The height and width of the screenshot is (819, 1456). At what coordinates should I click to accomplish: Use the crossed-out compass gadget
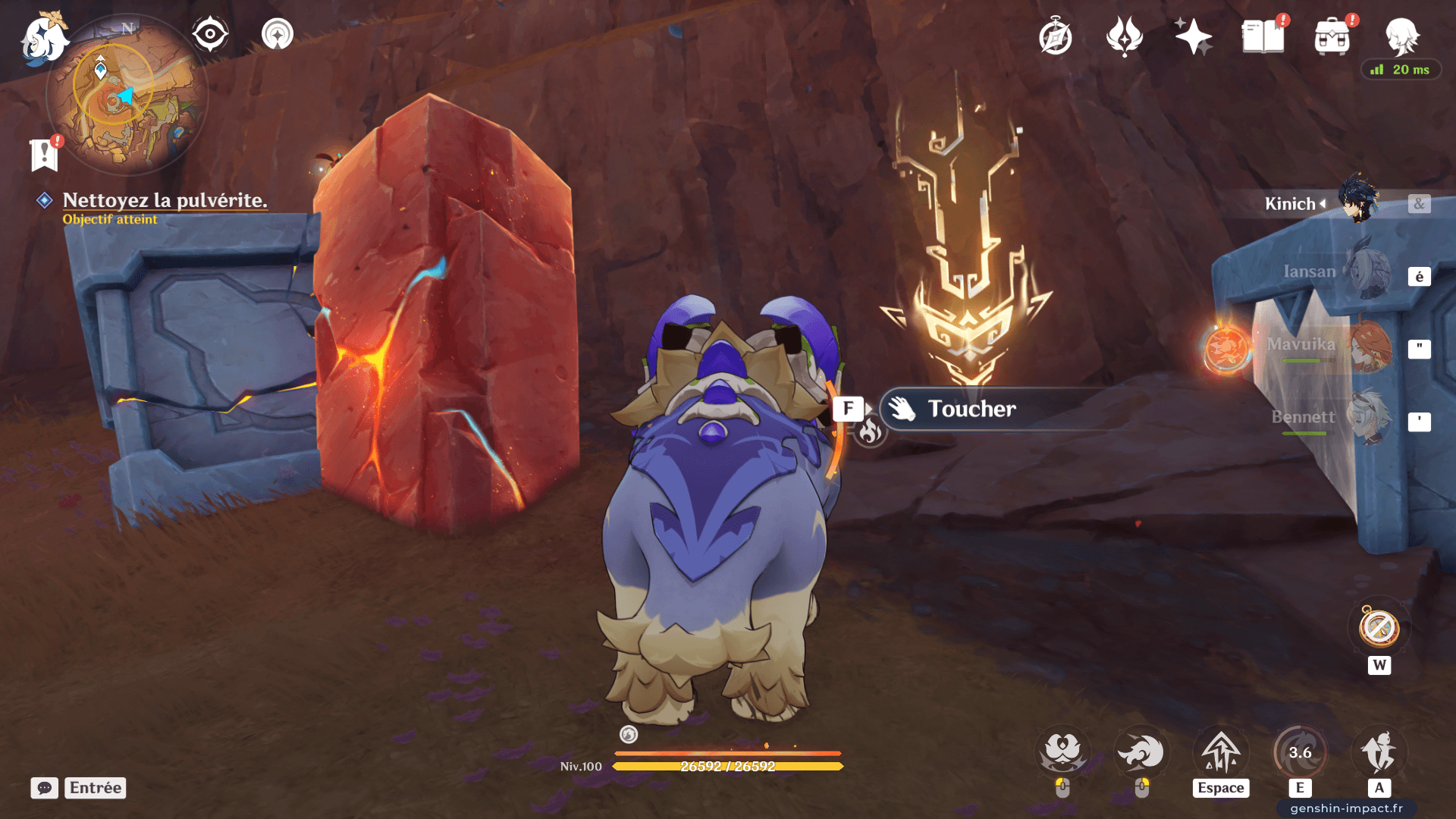click(1379, 628)
